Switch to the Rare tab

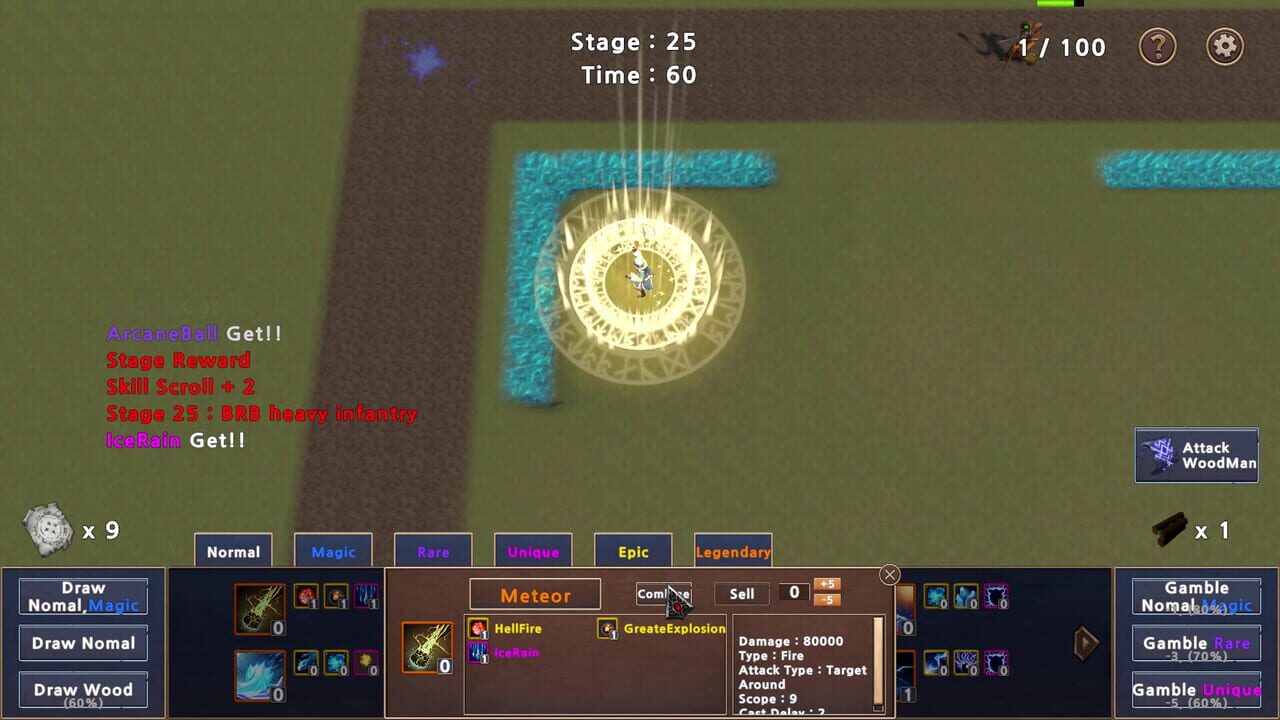[x=433, y=551]
